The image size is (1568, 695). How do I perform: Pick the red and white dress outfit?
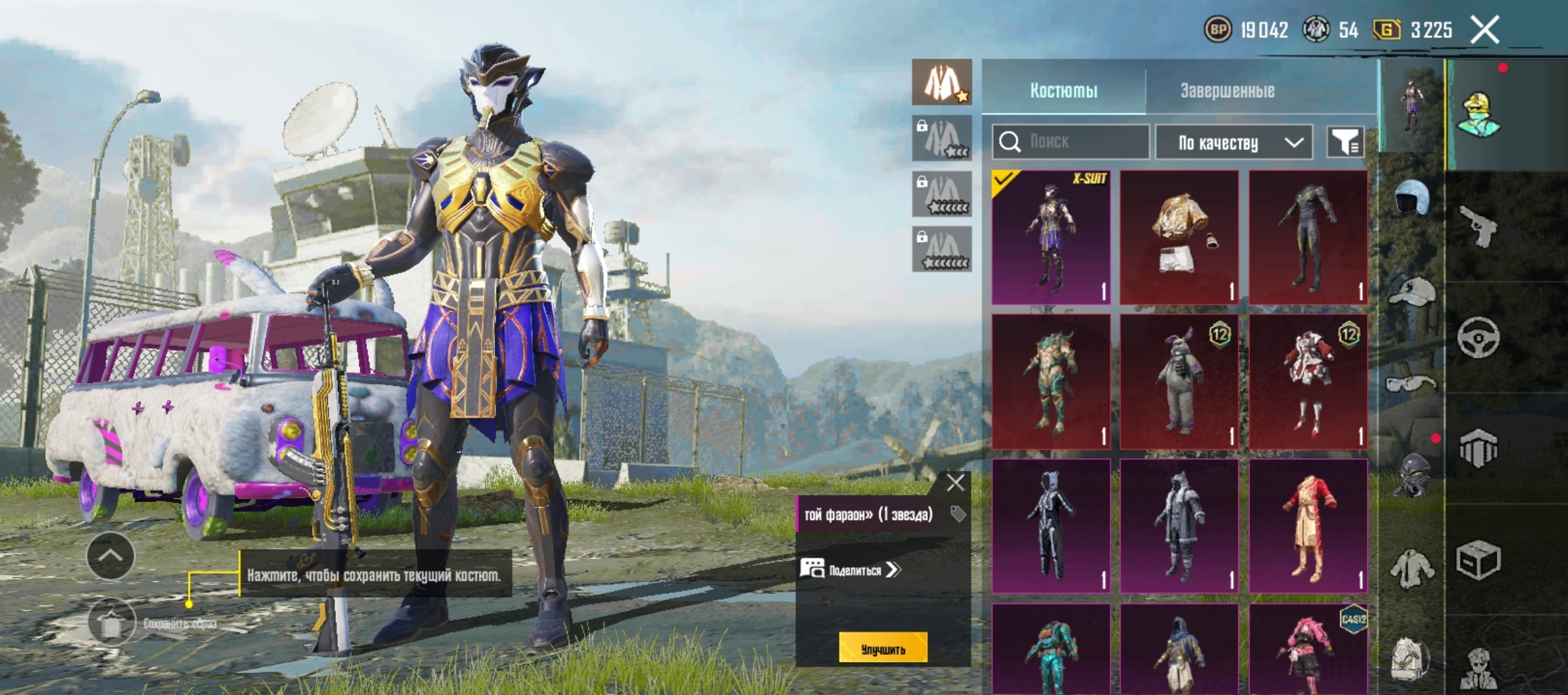tap(1308, 382)
